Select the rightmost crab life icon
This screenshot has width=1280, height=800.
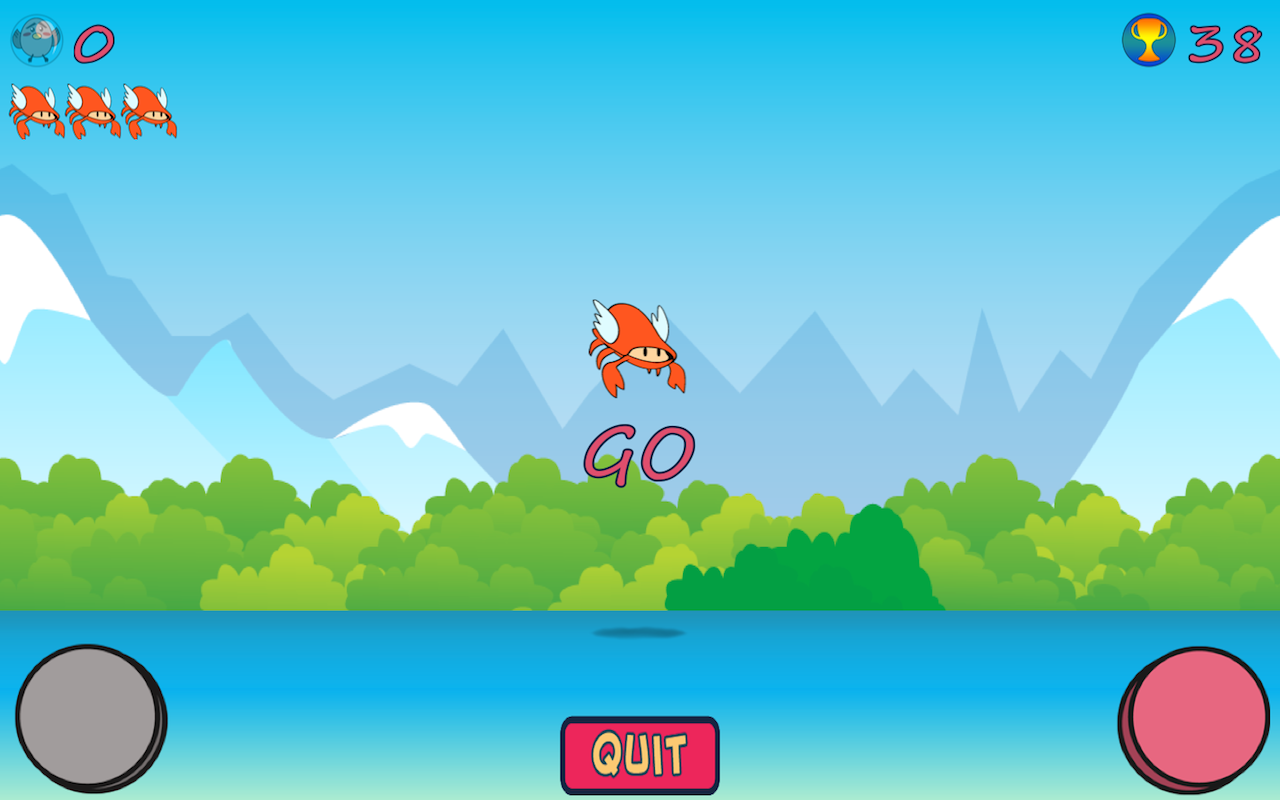[145, 110]
